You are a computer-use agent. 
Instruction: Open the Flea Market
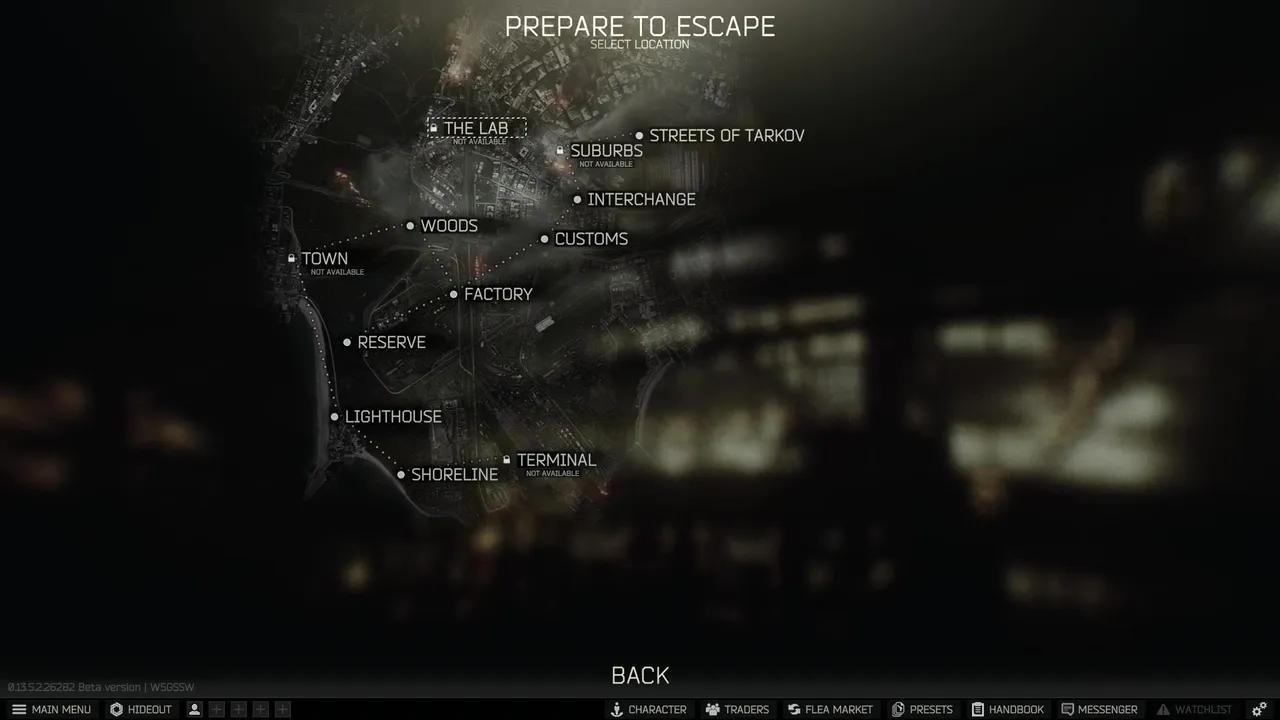[x=830, y=709]
